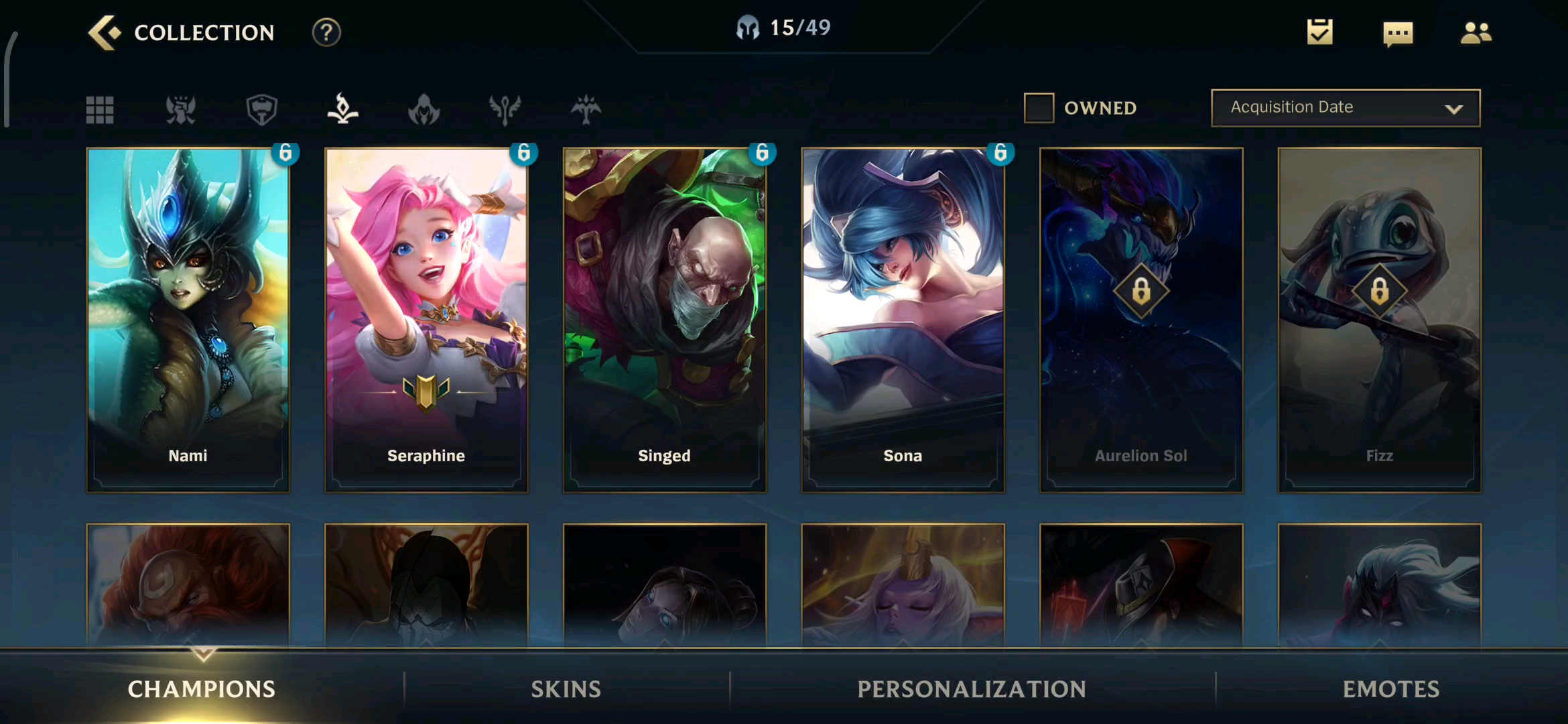Open the Acquisition Date sort dropdown
1568x724 pixels.
tap(1346, 108)
